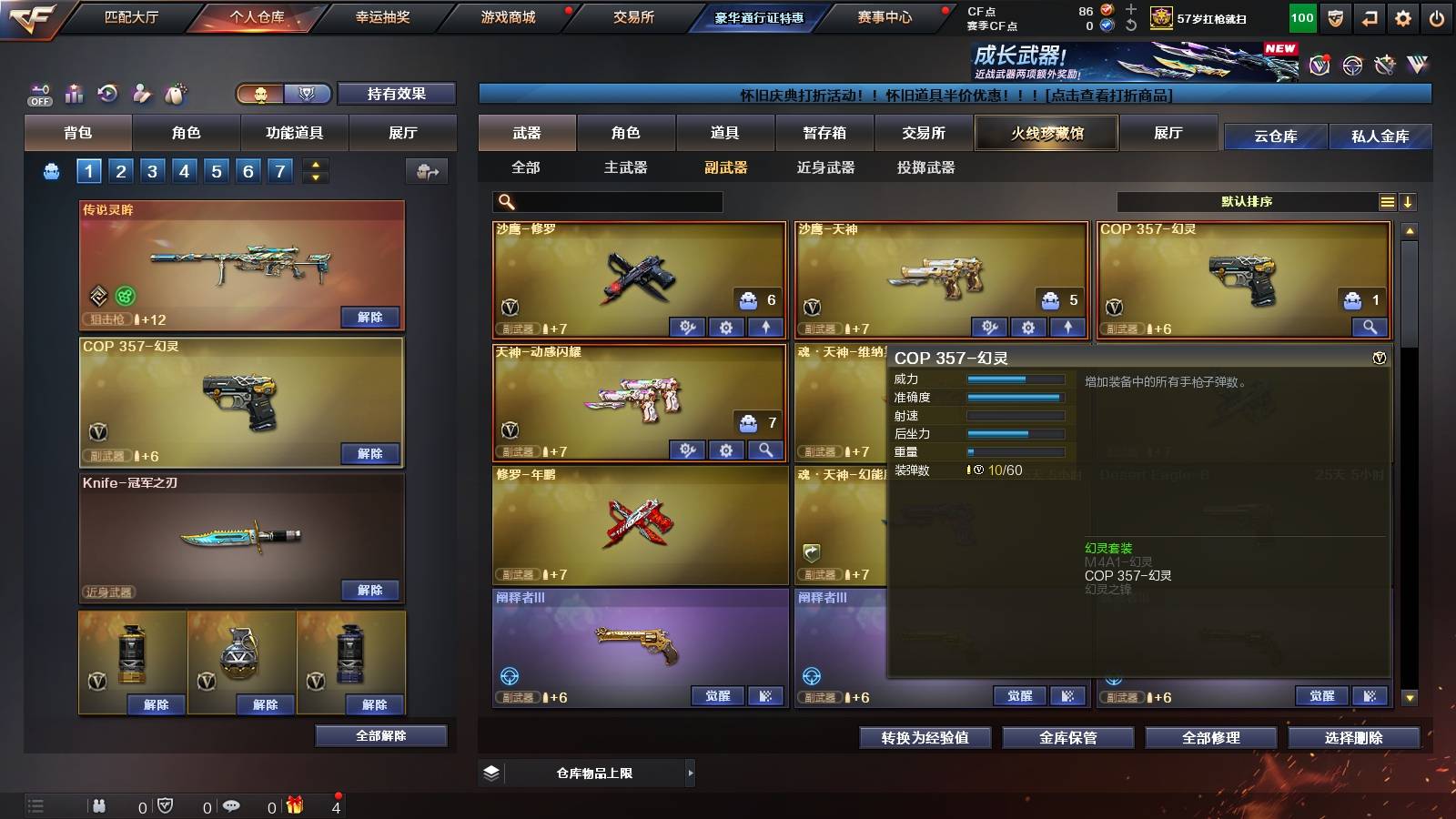
Task: Toggle the OFF key switch at top left
Action: (37, 94)
